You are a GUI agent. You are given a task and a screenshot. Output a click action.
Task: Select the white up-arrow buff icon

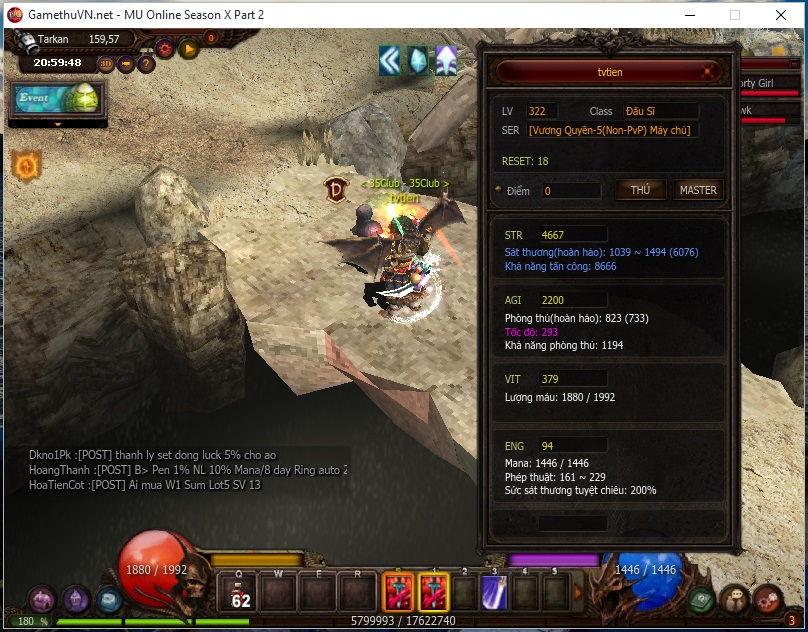[445, 61]
